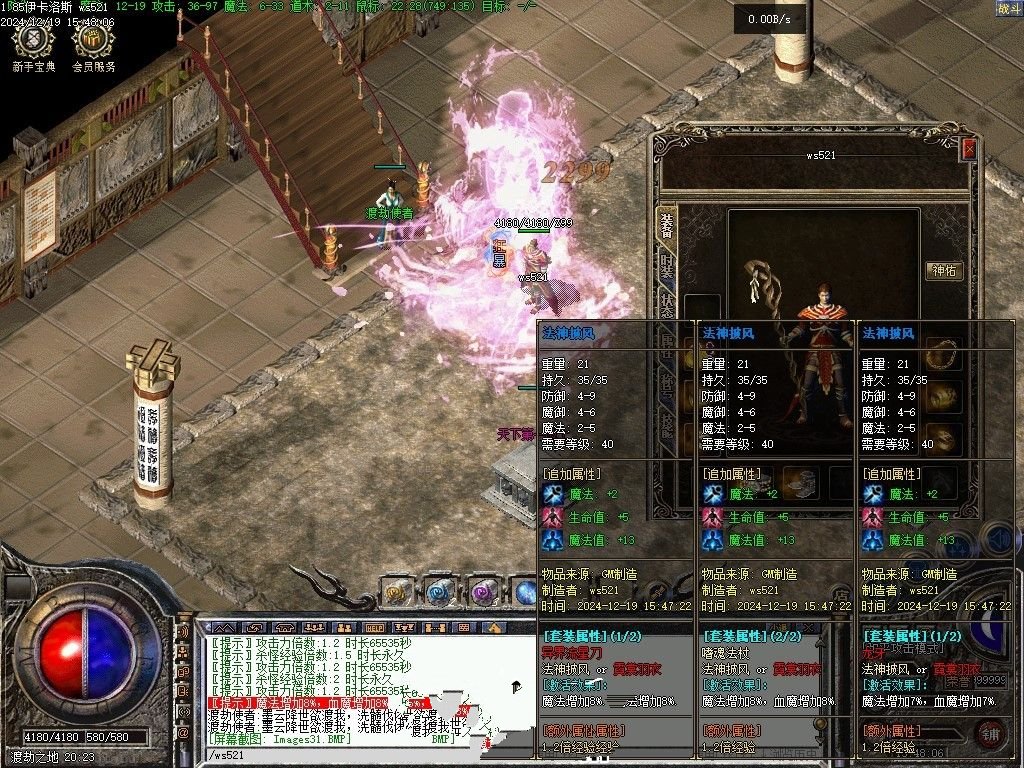Open the 时装 fashion tab

(666, 265)
